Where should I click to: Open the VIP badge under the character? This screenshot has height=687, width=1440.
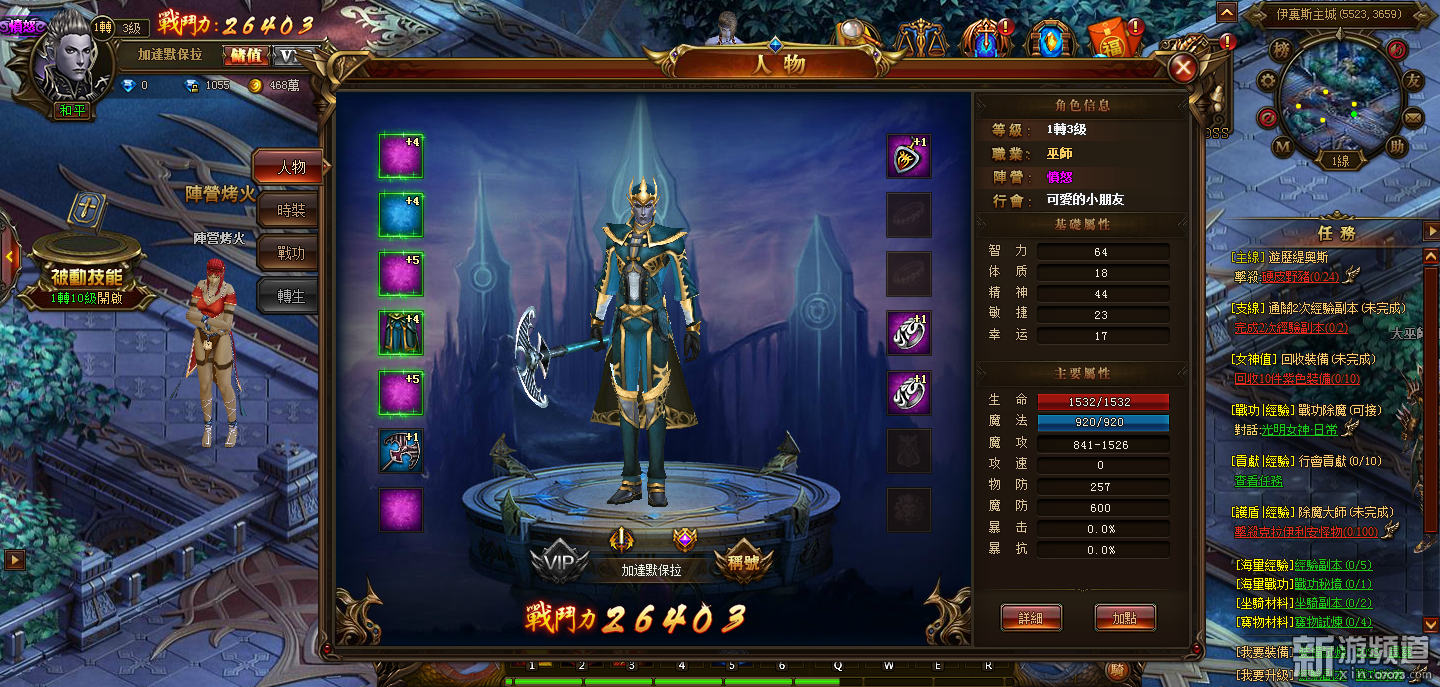[559, 563]
